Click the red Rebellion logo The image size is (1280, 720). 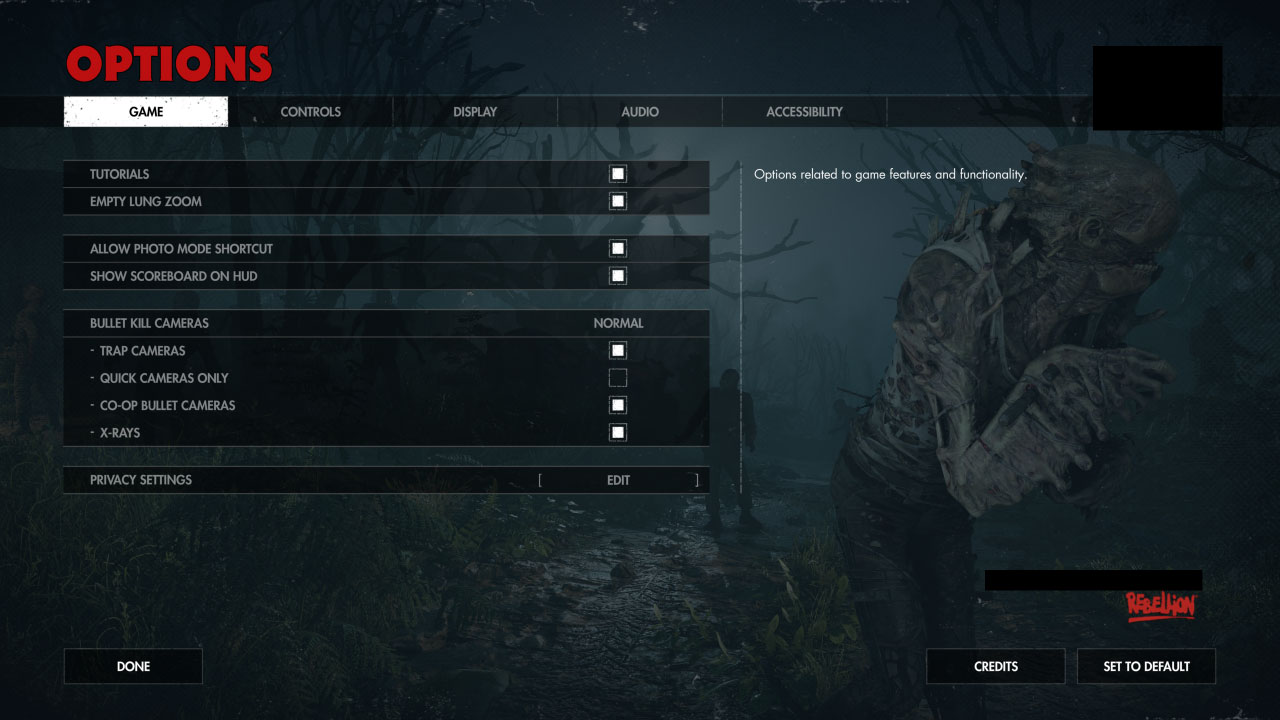tap(1162, 603)
